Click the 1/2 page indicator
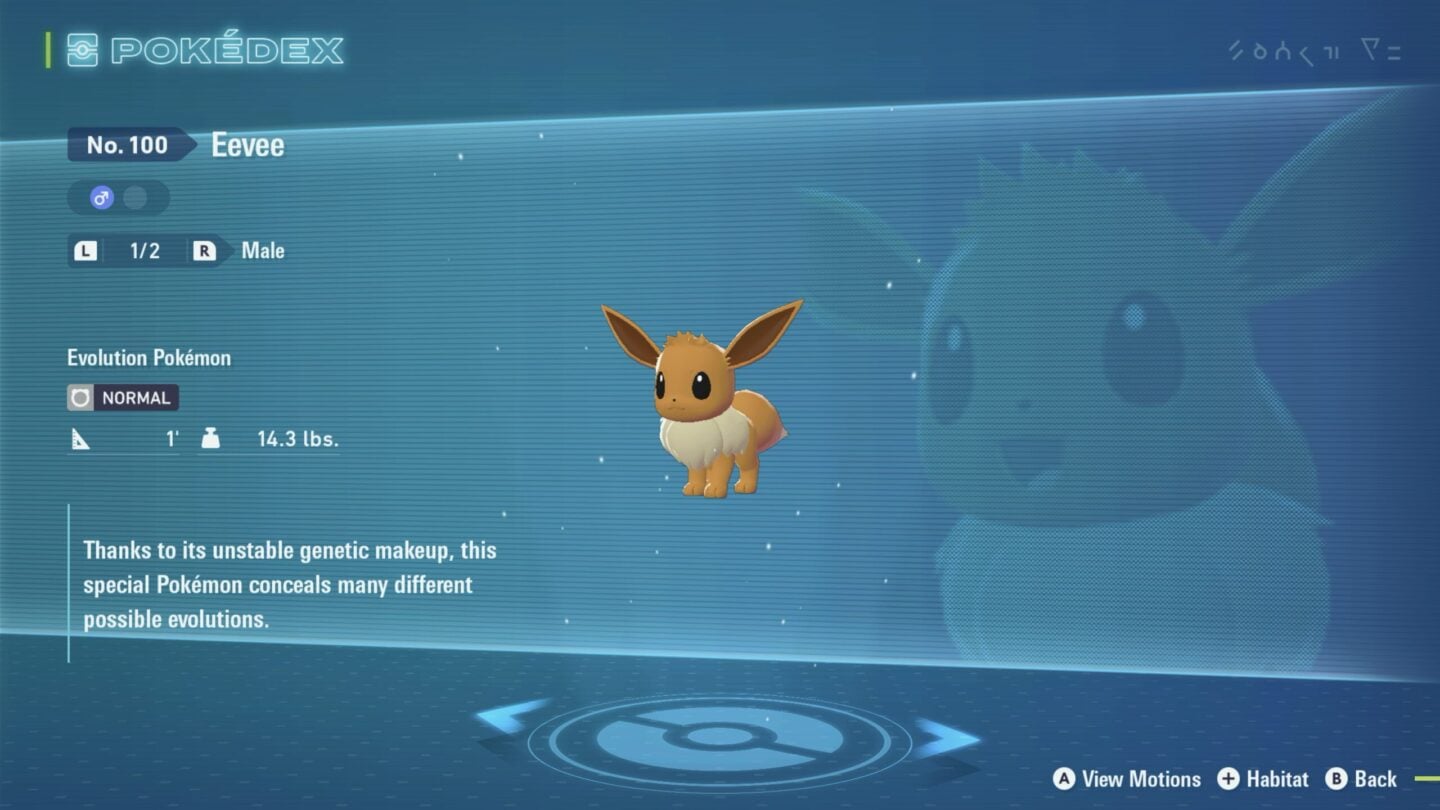 (143, 251)
